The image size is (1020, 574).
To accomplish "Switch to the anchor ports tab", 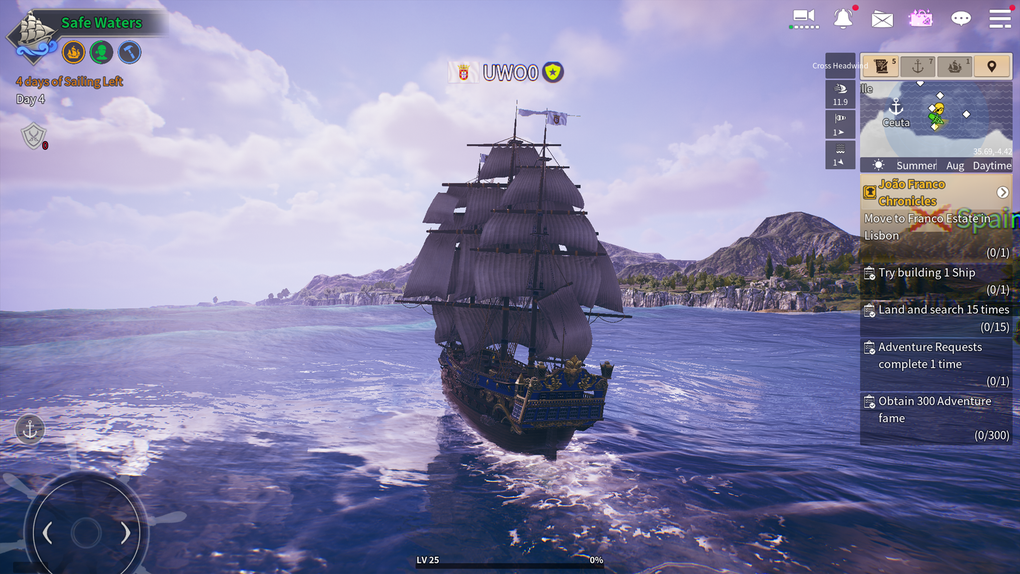I will [917, 66].
